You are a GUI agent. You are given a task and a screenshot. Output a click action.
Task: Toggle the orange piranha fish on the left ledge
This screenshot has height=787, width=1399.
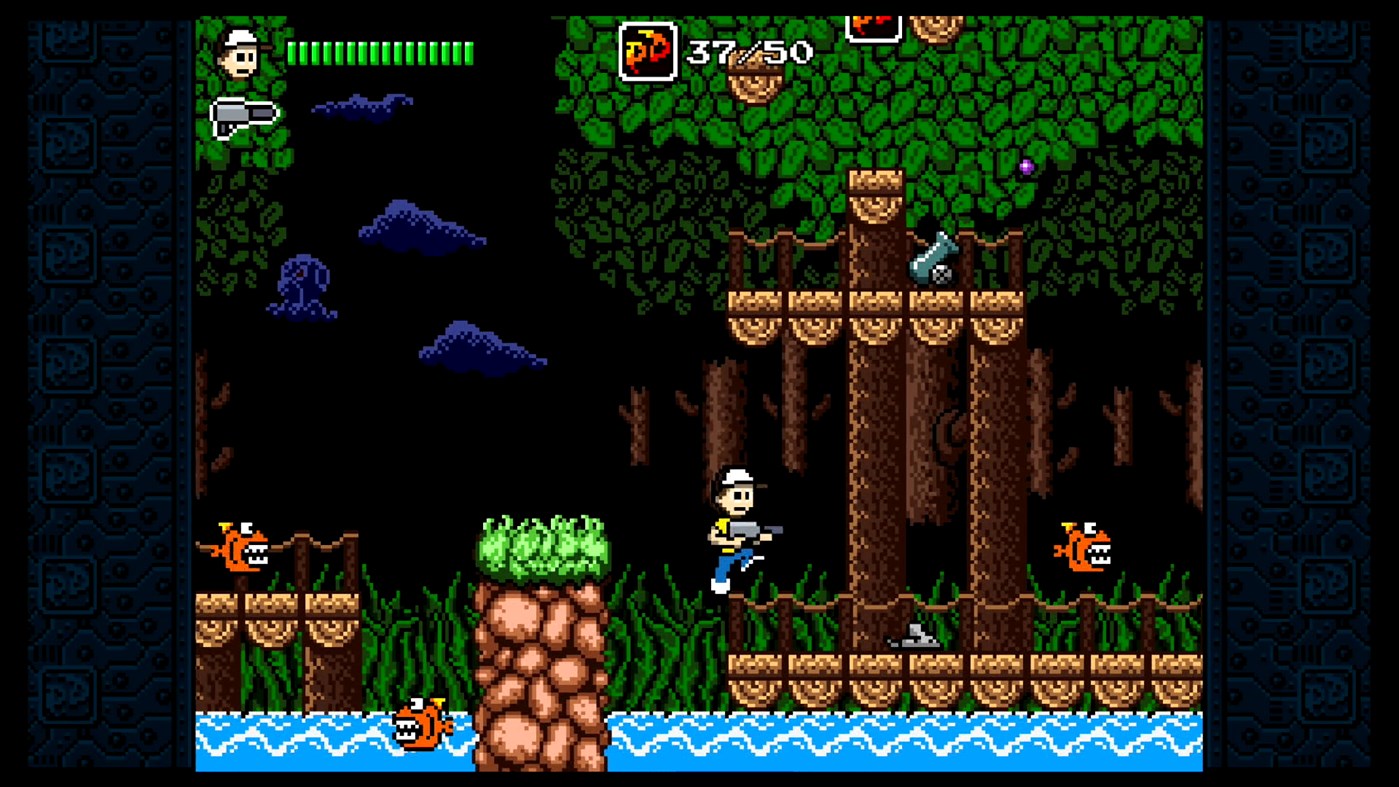240,545
